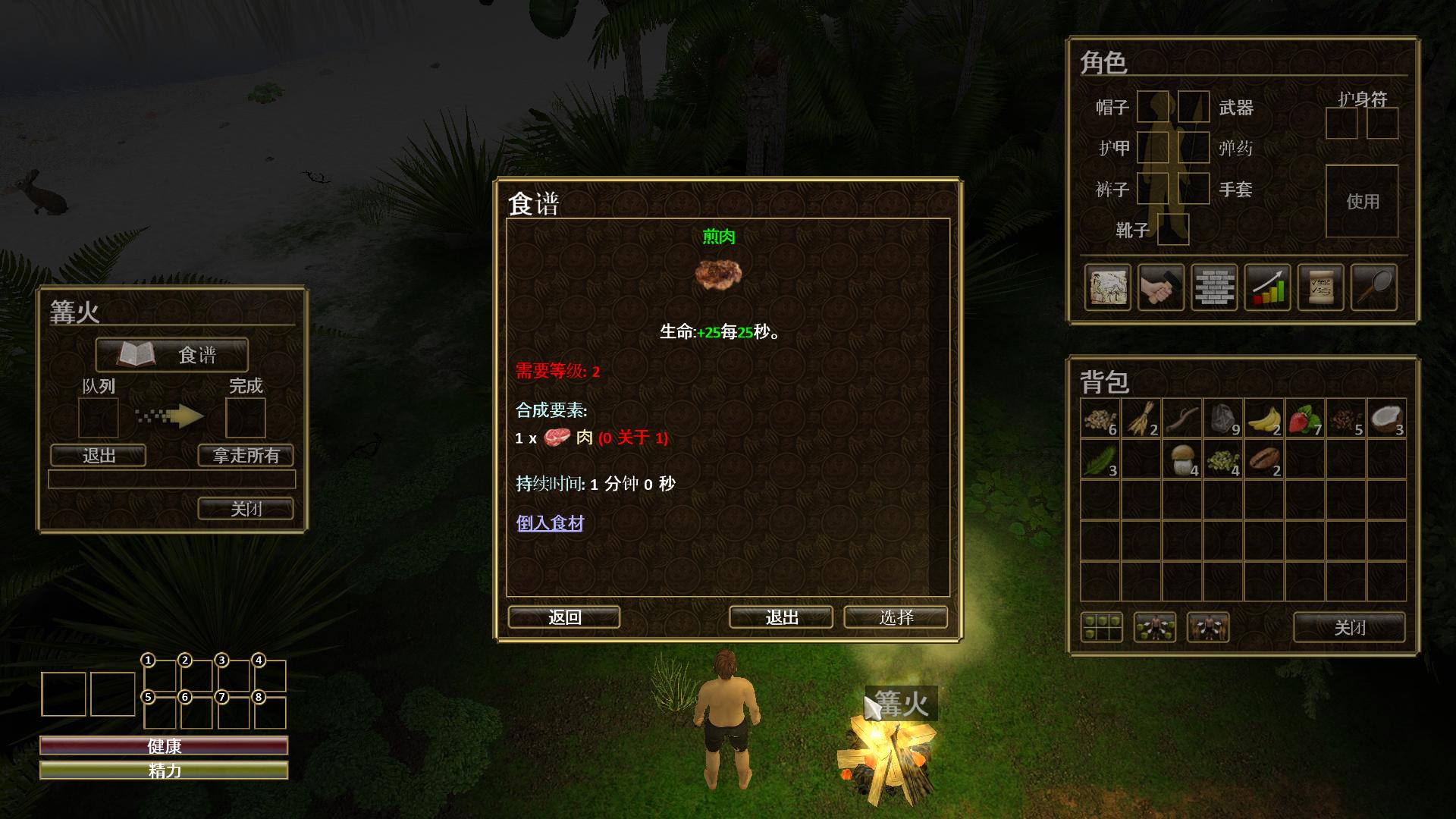Open the 食谱 recipe book in 篝火 panel
Viewport: 1456px width, 819px height.
pyautogui.click(x=171, y=355)
